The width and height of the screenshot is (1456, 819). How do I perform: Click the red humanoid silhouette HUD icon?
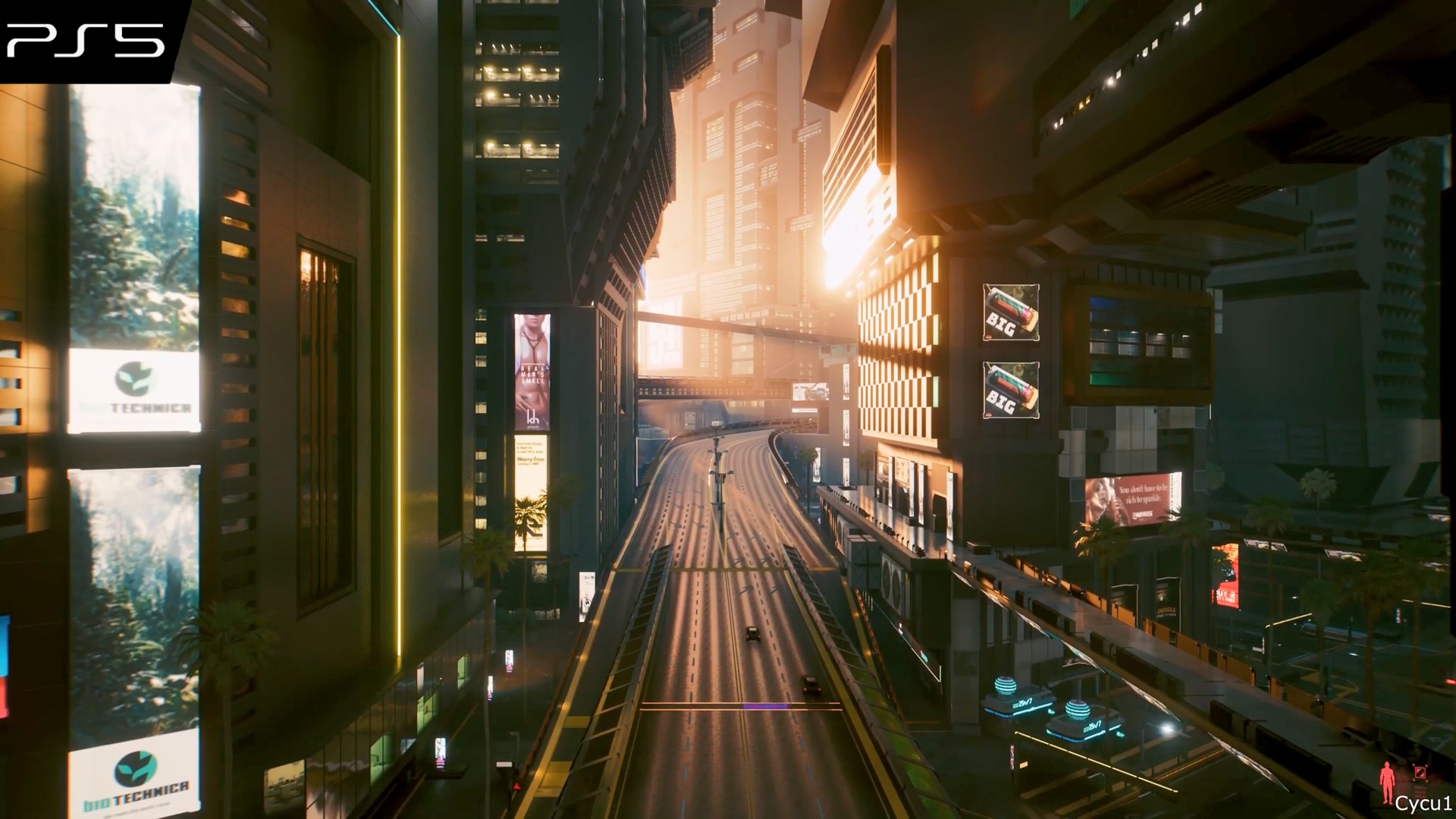tap(1389, 783)
